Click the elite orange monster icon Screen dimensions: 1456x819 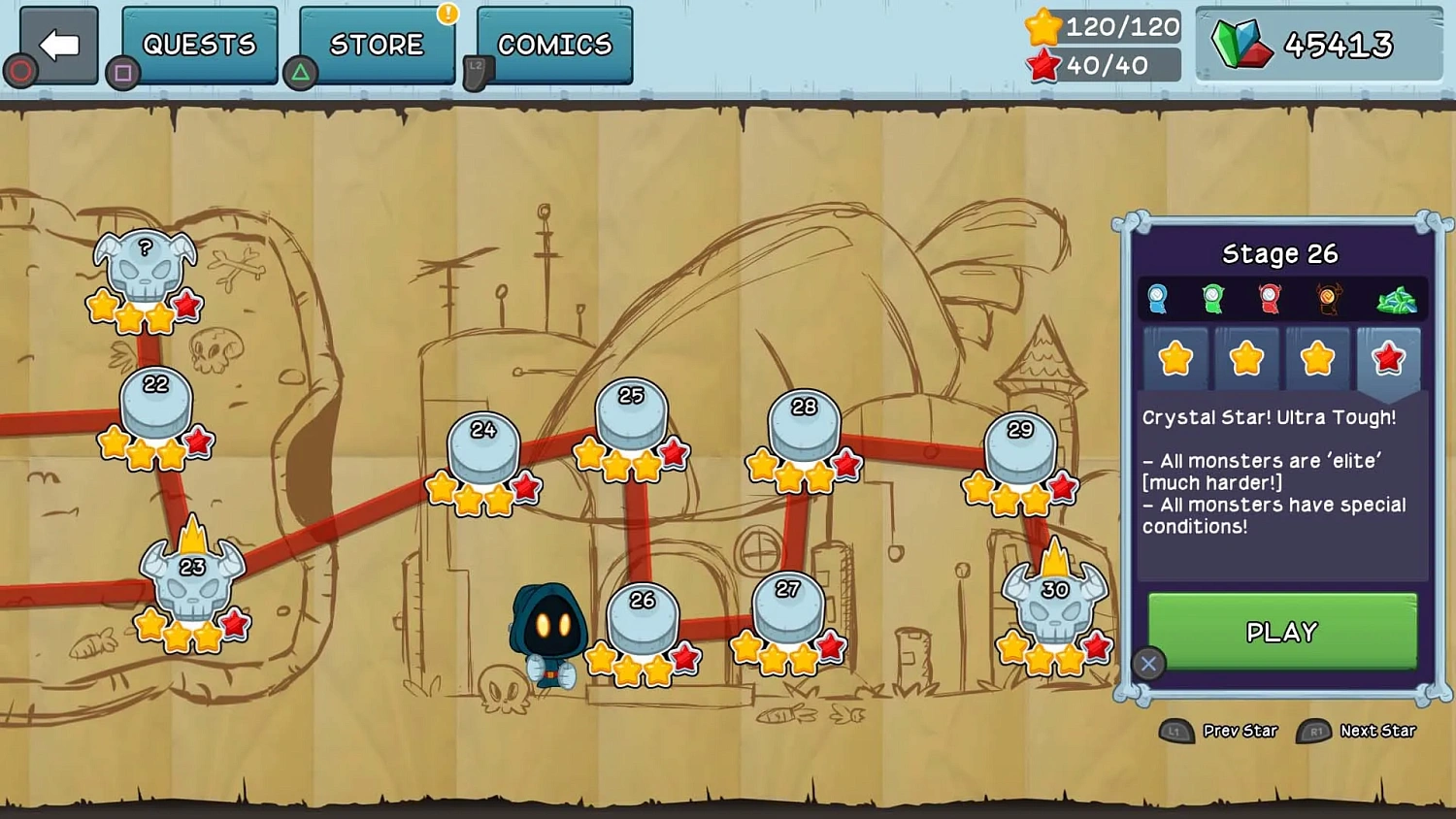tap(1328, 299)
